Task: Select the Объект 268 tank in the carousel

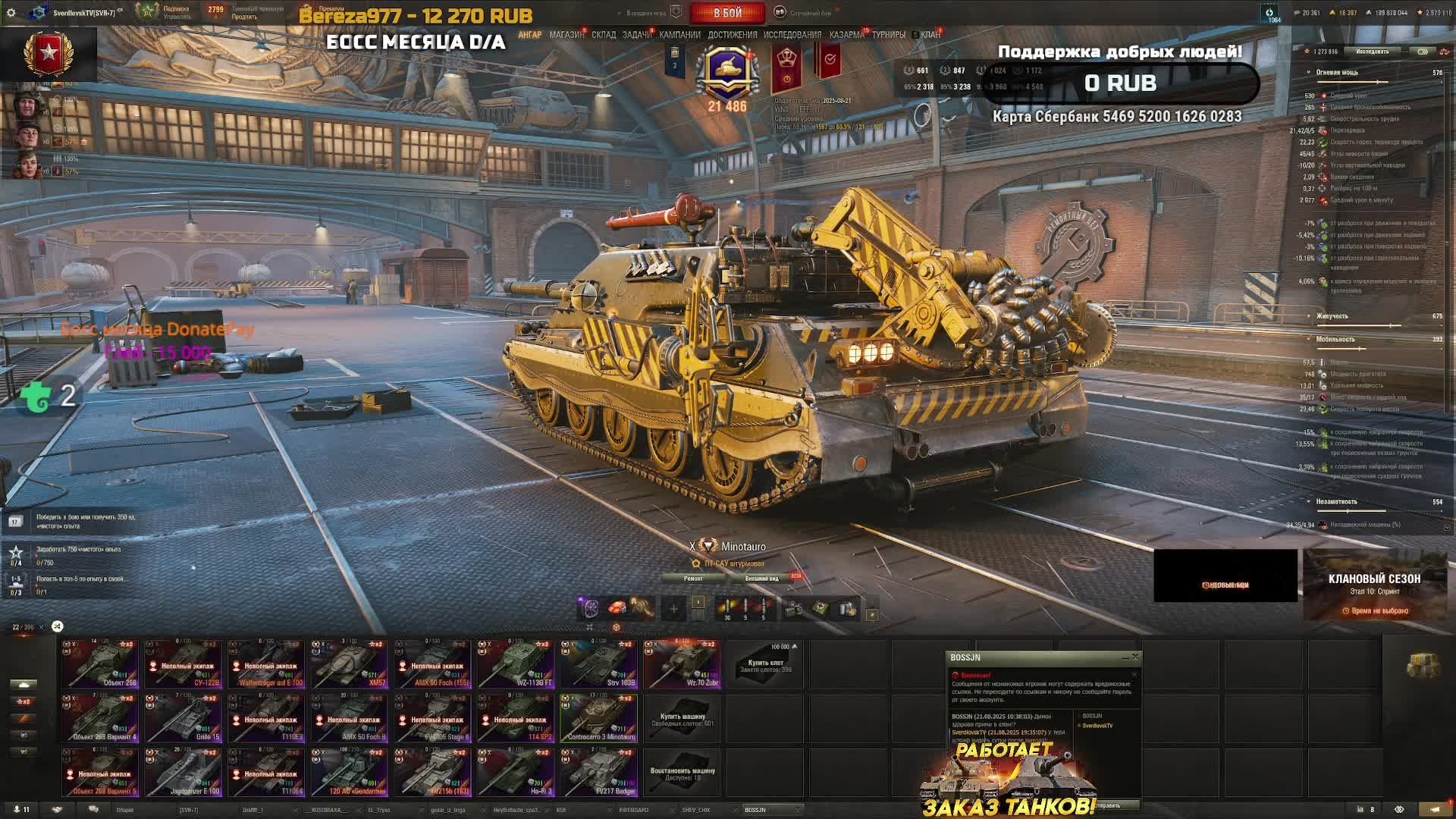Action: 100,664
